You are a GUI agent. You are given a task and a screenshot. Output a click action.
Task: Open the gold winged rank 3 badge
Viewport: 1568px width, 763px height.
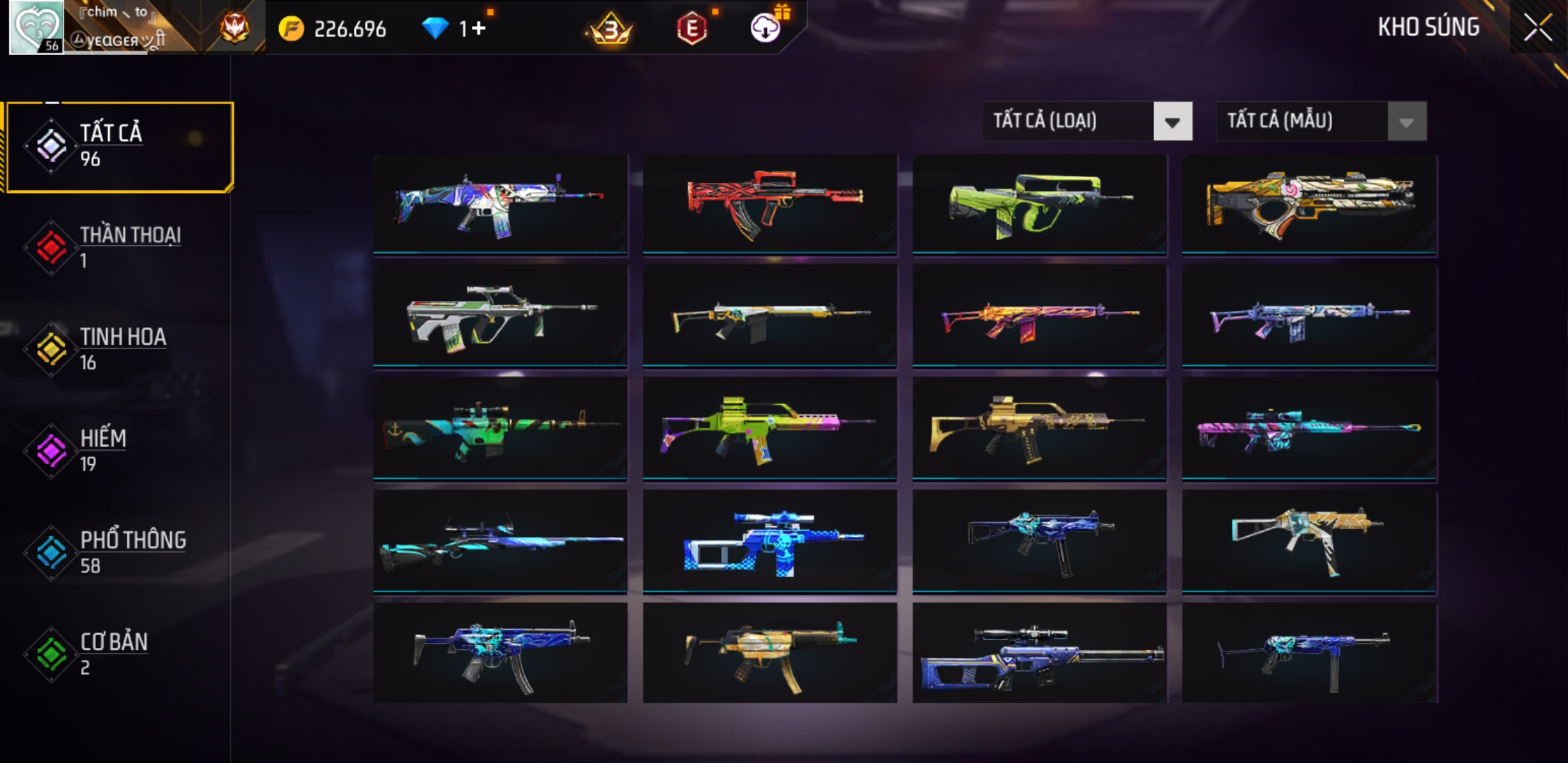coord(610,30)
